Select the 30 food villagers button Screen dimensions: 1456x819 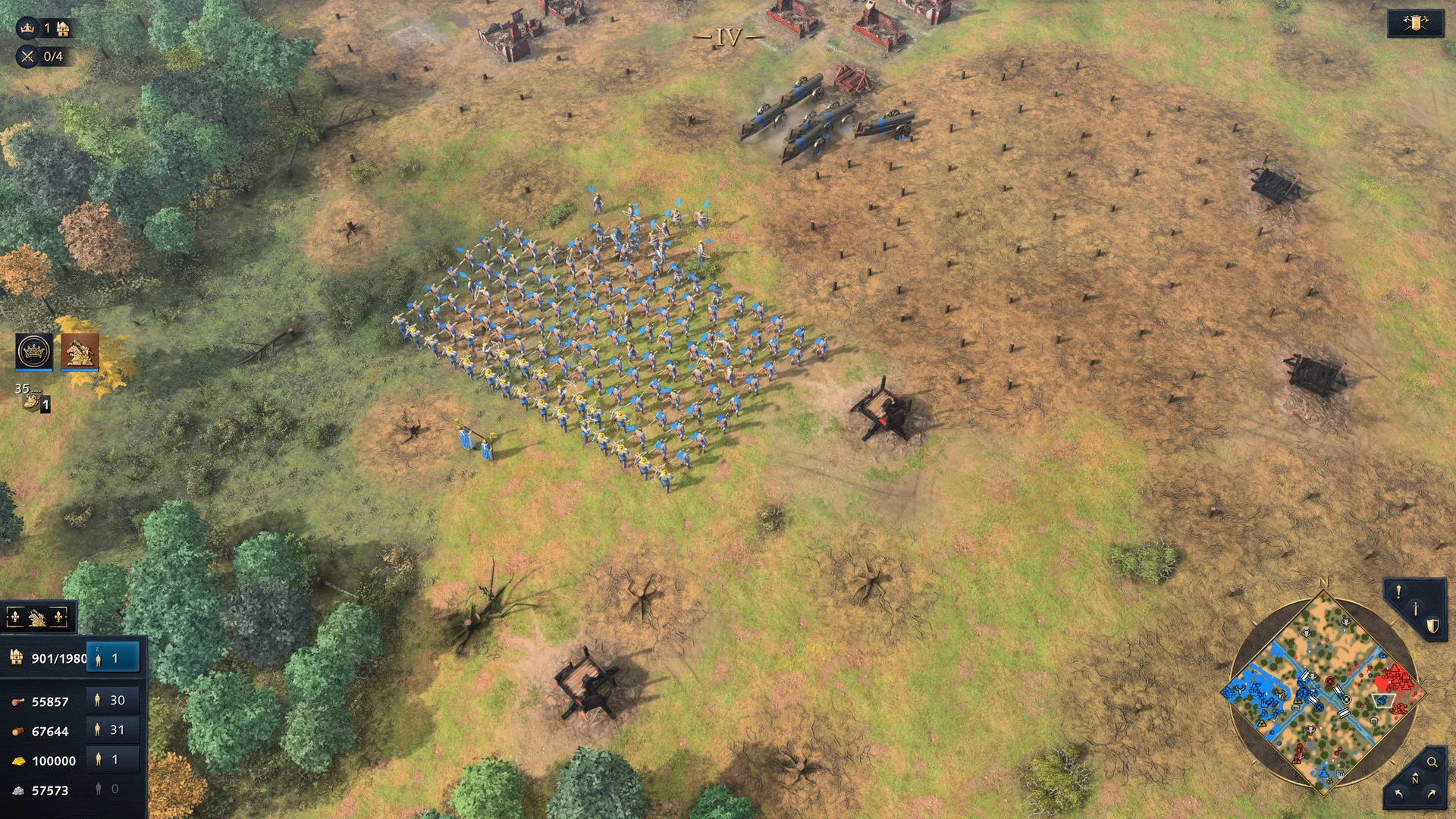pyautogui.click(x=113, y=701)
